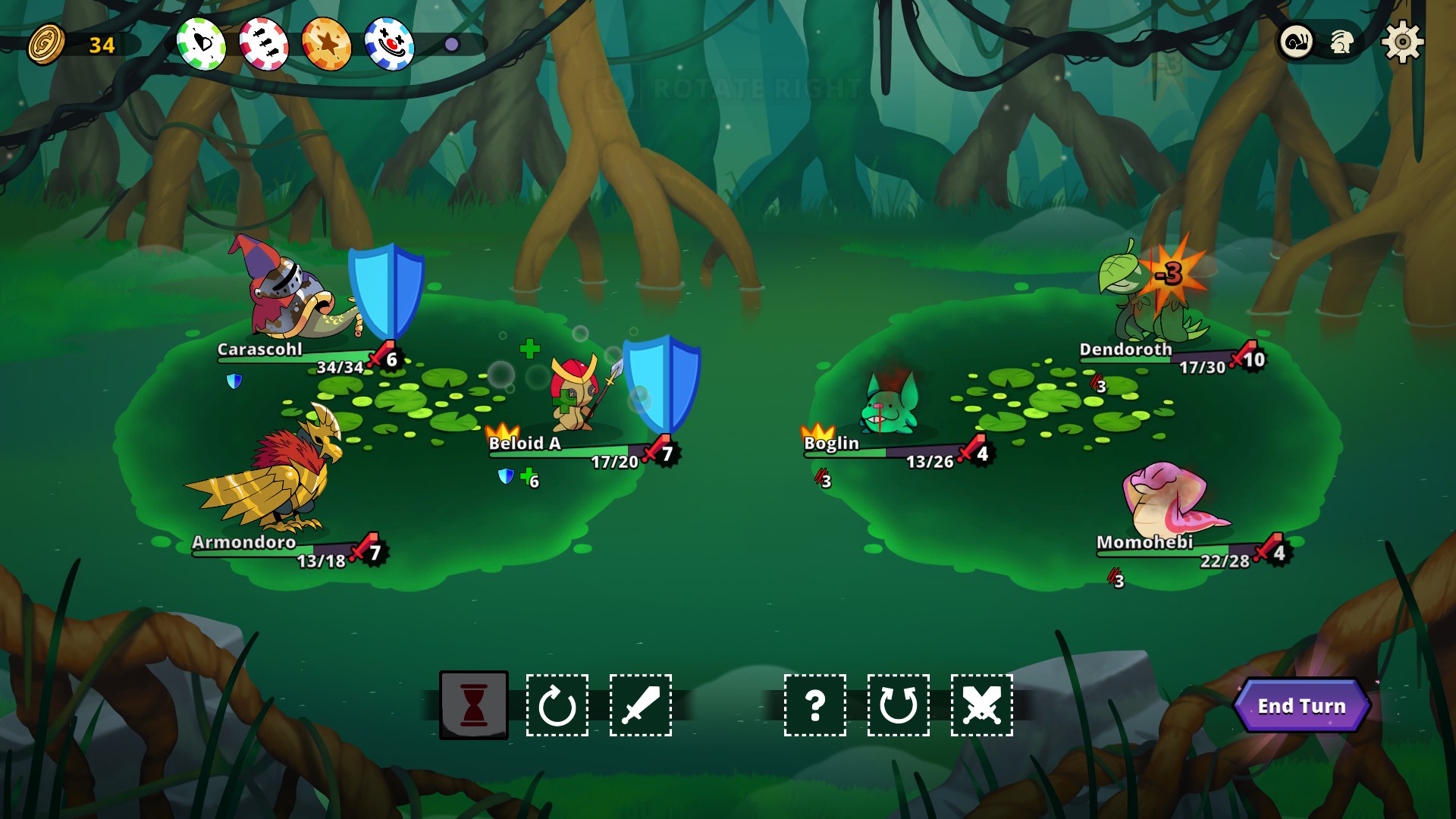The image size is (1456, 819).
Task: Click the enemy's counter-clockwise rotate action
Action: click(899, 705)
